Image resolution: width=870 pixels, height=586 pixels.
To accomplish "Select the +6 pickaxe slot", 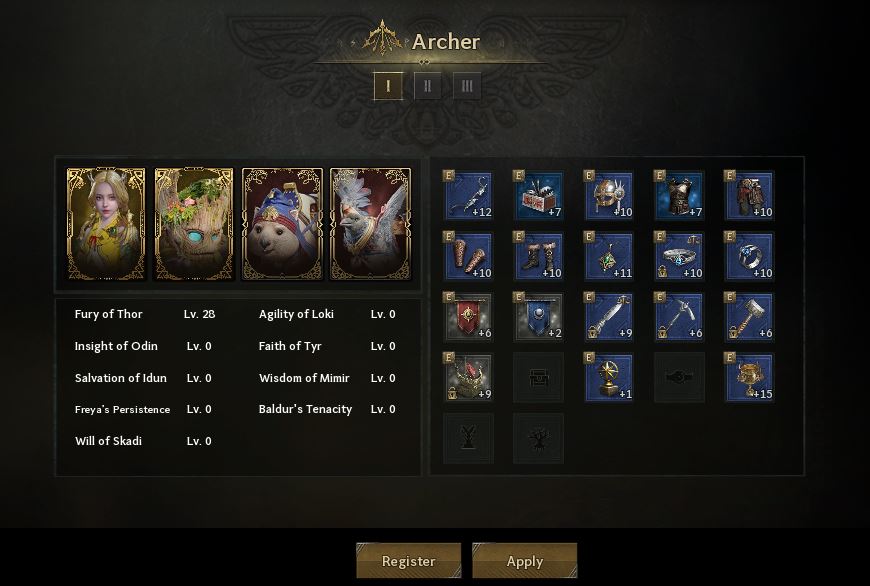I will tap(679, 317).
